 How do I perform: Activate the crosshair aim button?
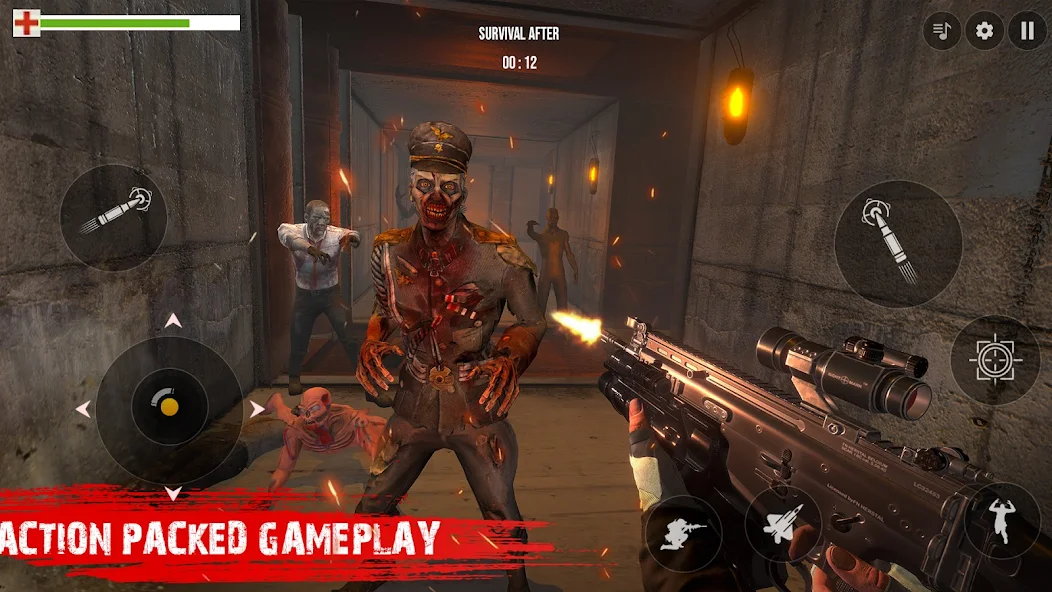pyautogui.click(x=995, y=360)
